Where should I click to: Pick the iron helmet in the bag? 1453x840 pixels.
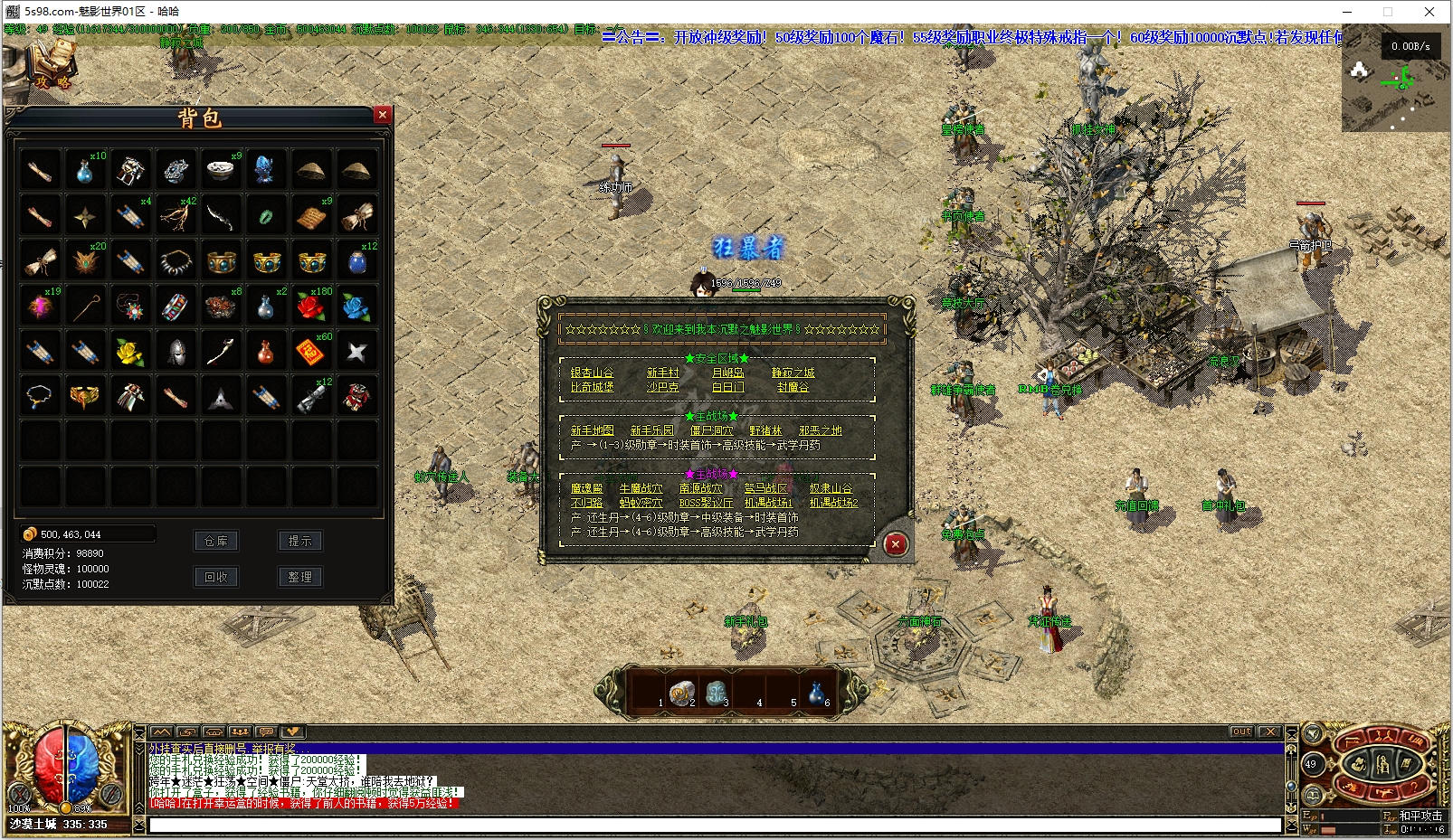click(x=176, y=352)
